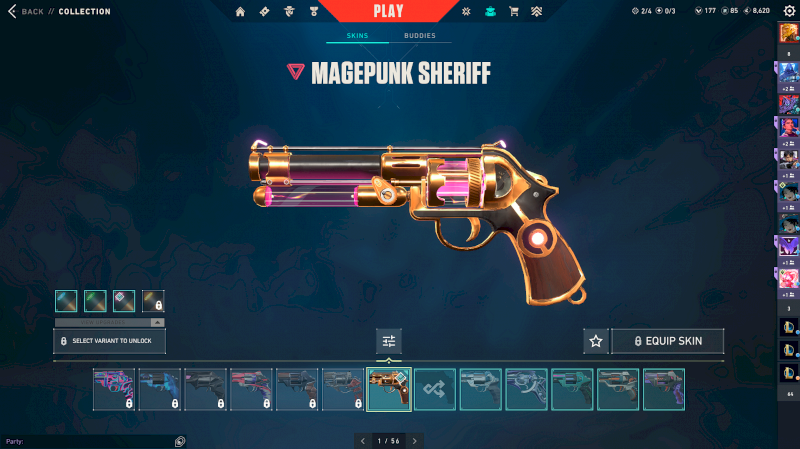Switch to the Buddies tab

[x=420, y=36]
